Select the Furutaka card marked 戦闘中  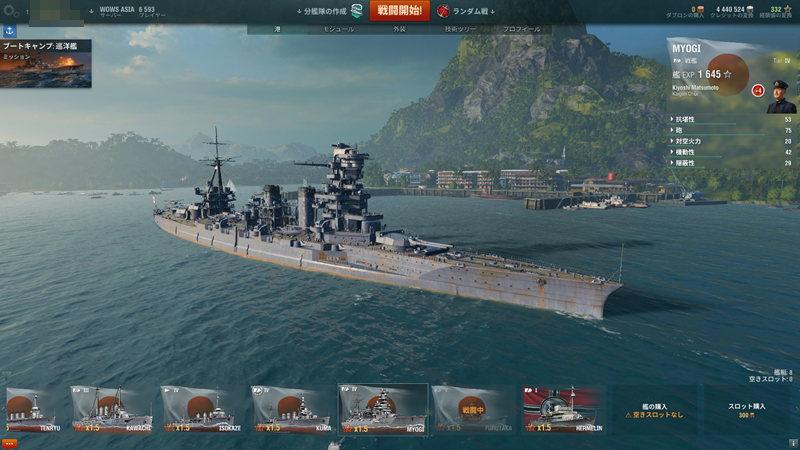coord(472,410)
